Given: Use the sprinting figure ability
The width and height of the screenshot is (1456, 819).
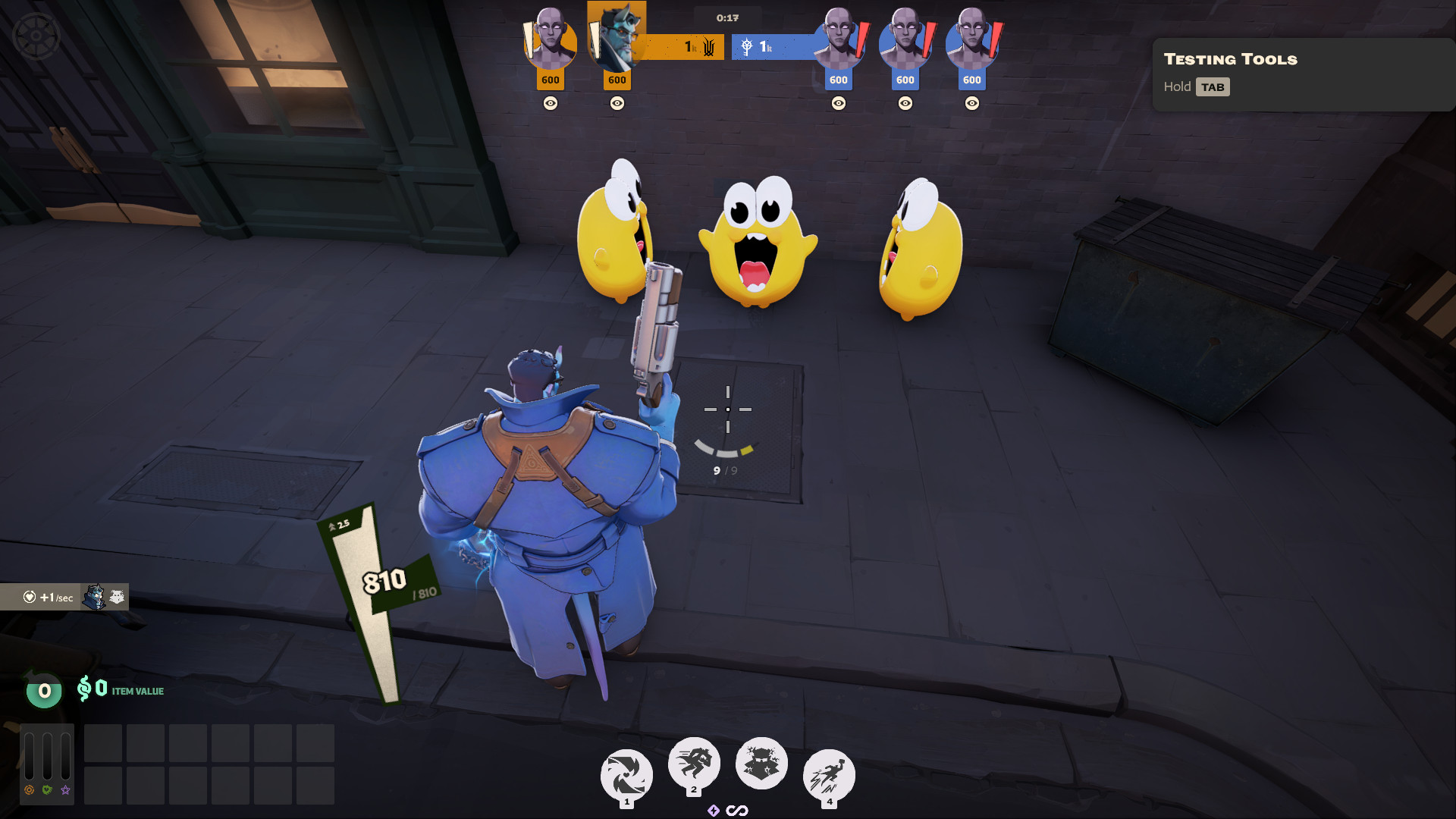Looking at the screenshot, I should (x=693, y=762).
